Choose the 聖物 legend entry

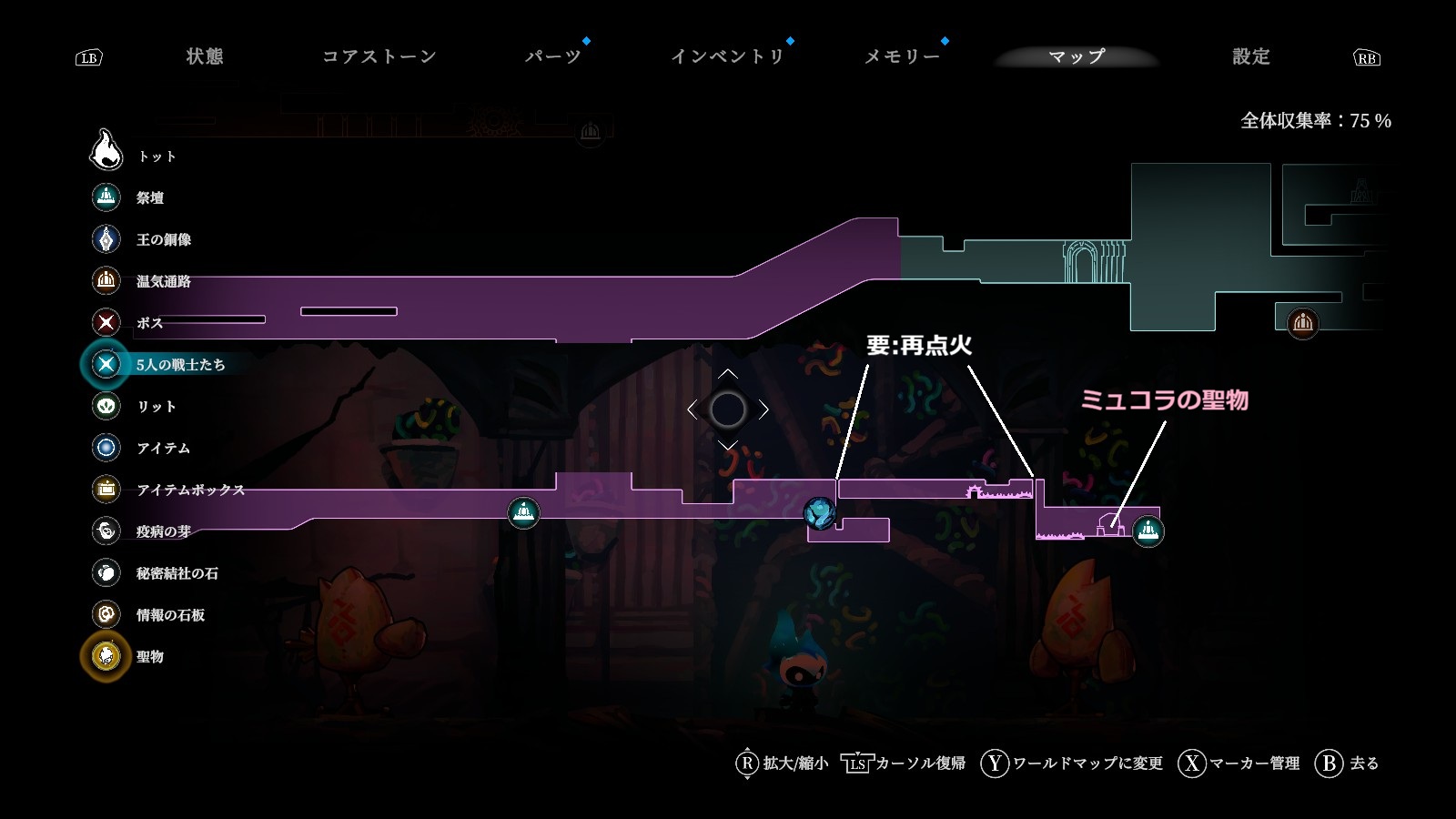(x=149, y=657)
